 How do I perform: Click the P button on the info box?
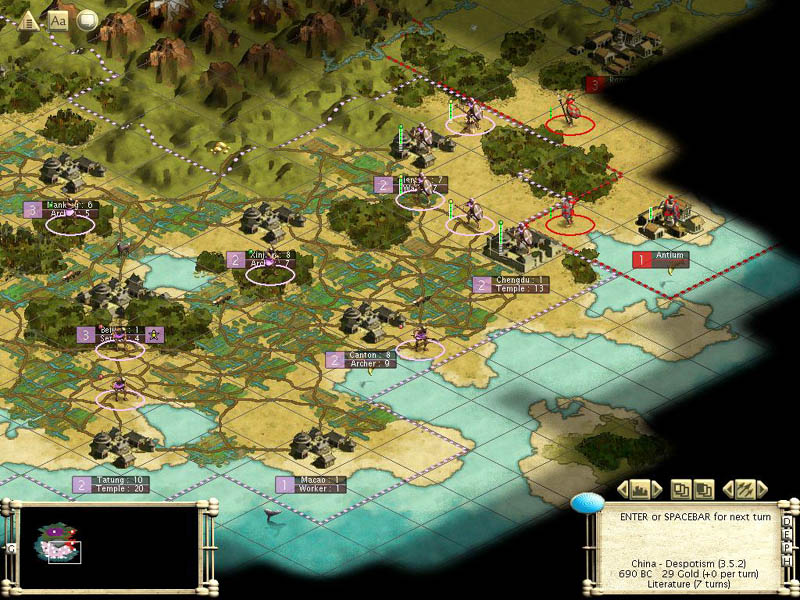click(x=787, y=548)
